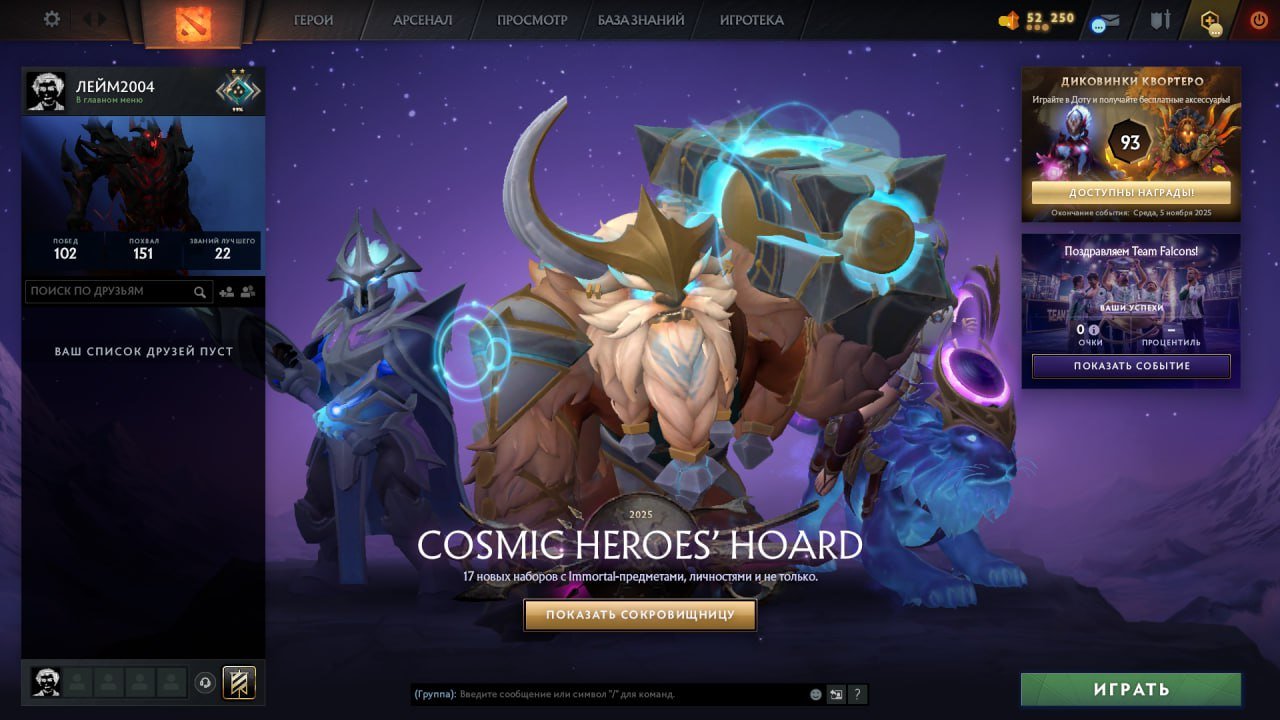
Task: Click the add friend icon near friend search
Action: tap(226, 291)
